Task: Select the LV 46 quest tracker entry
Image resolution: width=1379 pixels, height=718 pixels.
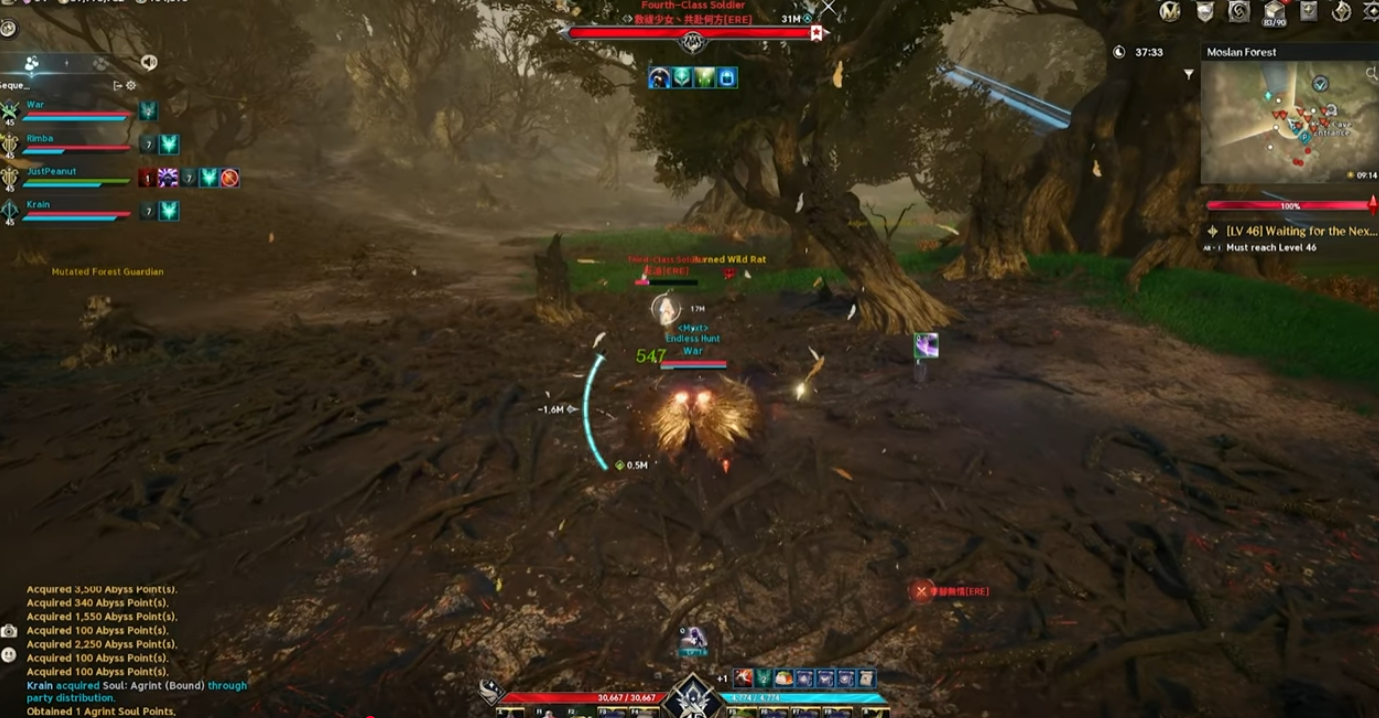Action: (1300, 231)
